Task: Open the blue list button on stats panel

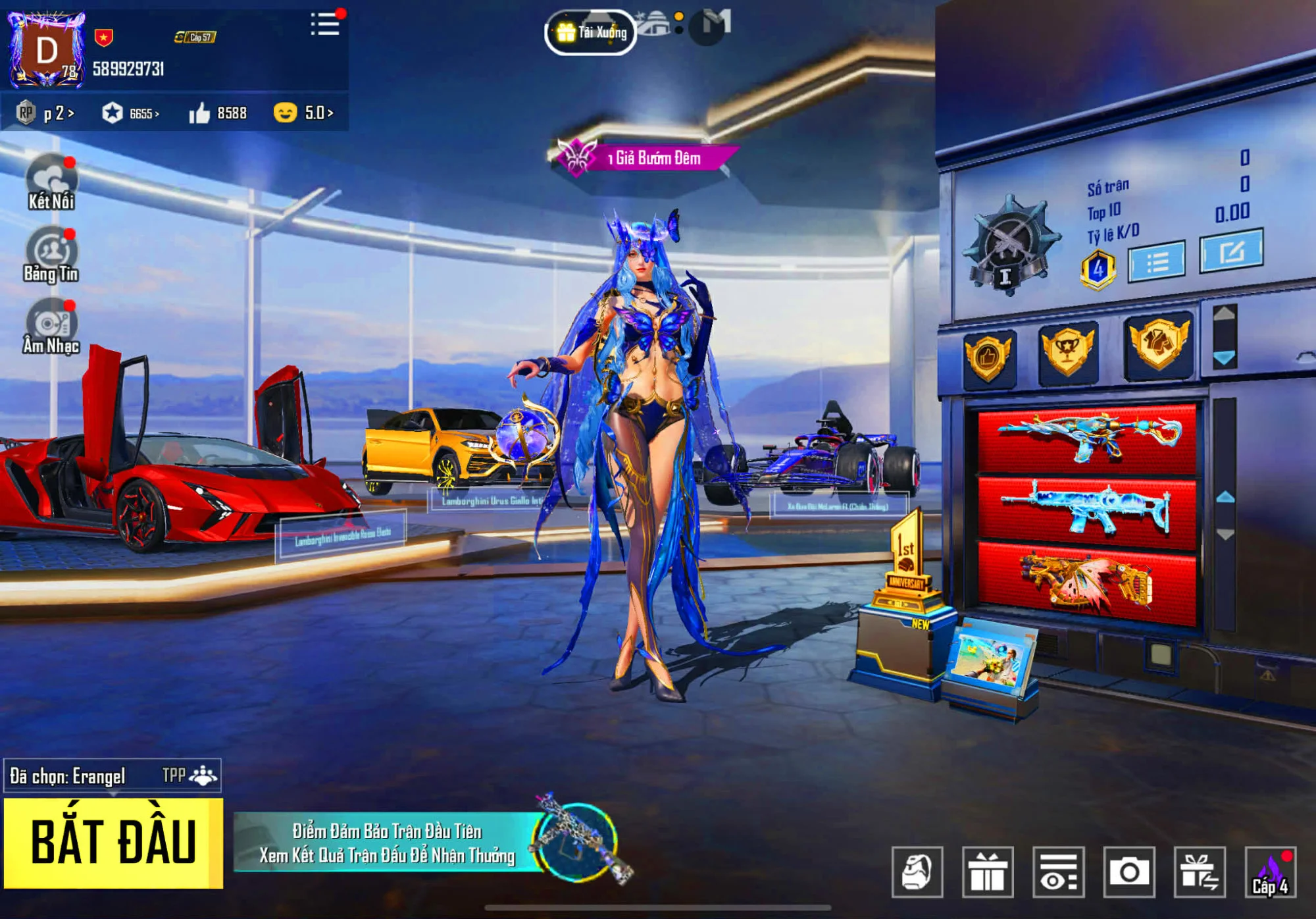Action: [1157, 262]
